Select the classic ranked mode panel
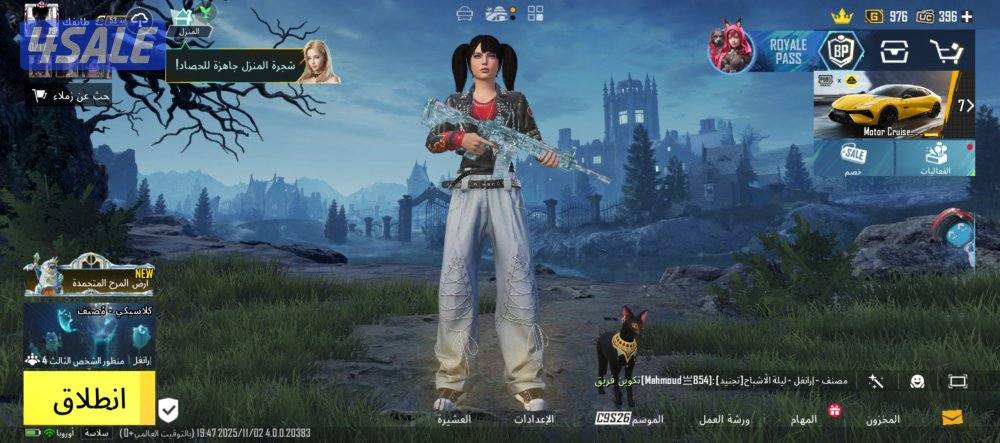 click(90, 335)
